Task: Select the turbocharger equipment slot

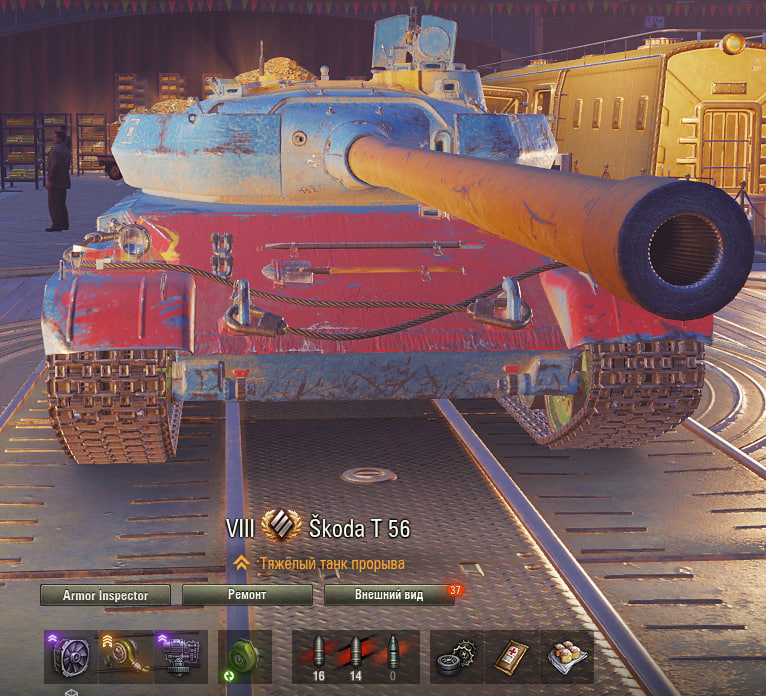Action: [126, 656]
